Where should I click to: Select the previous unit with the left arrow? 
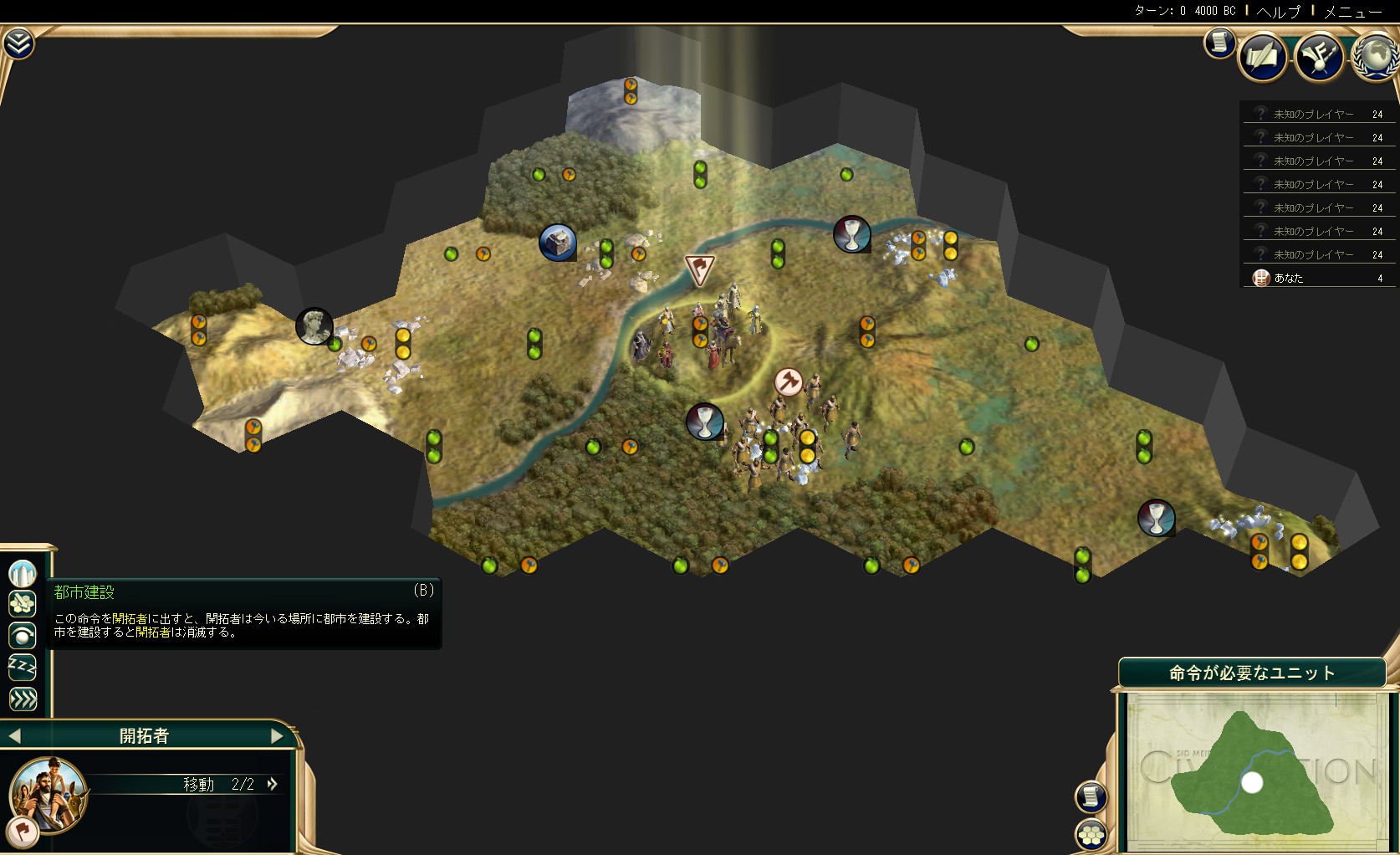coord(14,736)
